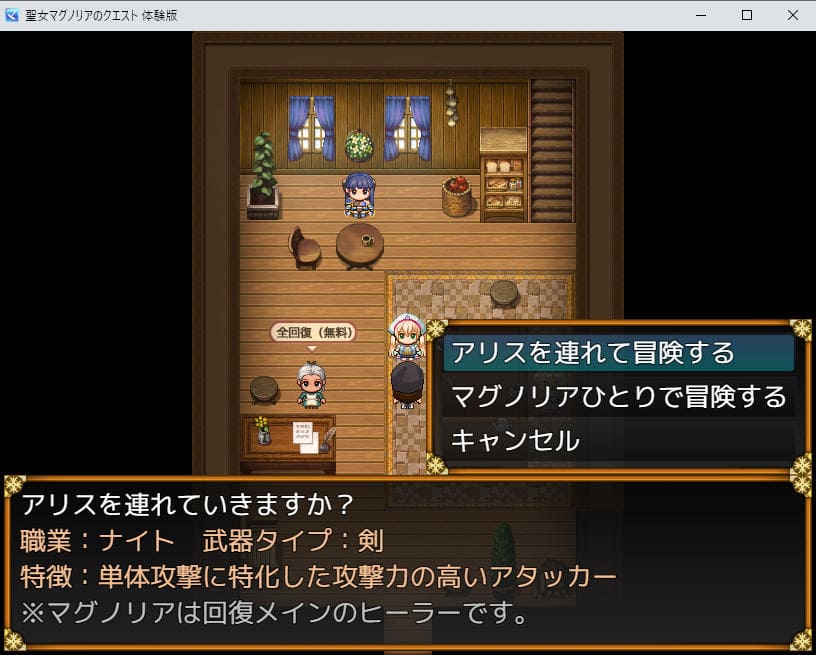Select マグノリアひとりで冒険する choice

(x=618, y=397)
